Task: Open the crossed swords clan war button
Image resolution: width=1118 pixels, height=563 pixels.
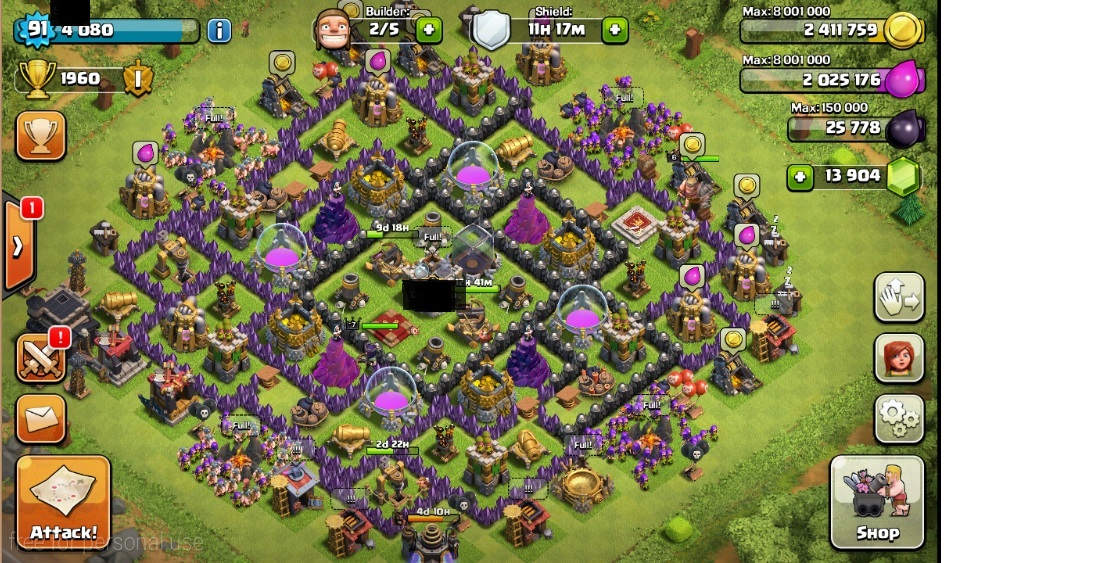Action: 41,358
